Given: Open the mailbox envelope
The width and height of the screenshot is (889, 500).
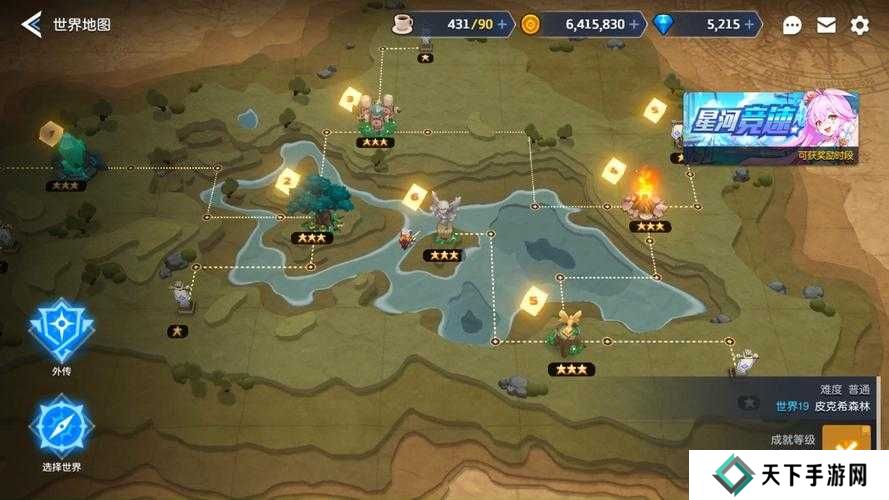Looking at the screenshot, I should coord(826,25).
